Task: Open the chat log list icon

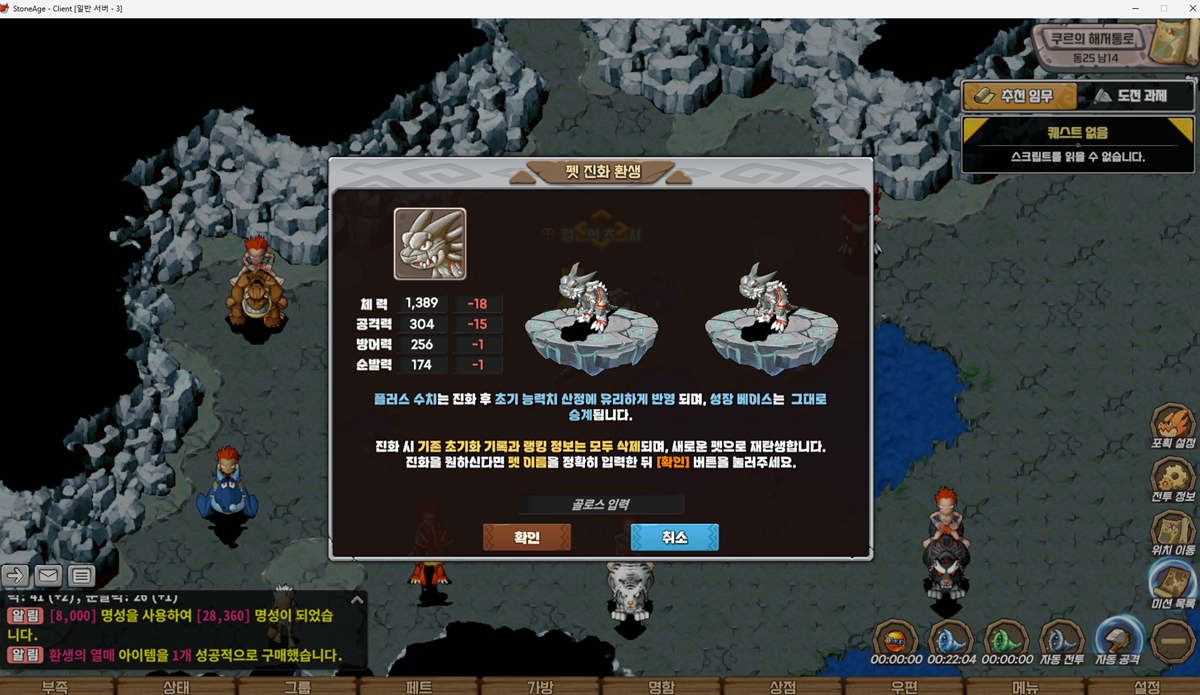Action: click(82, 575)
